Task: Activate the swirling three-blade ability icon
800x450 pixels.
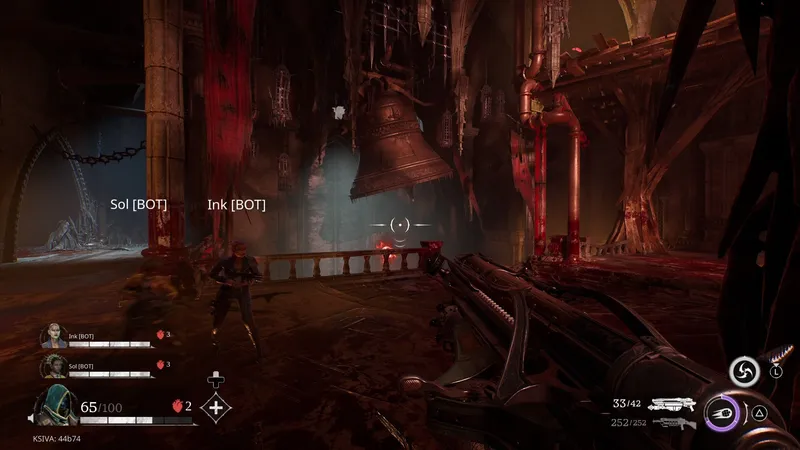Action: [745, 373]
